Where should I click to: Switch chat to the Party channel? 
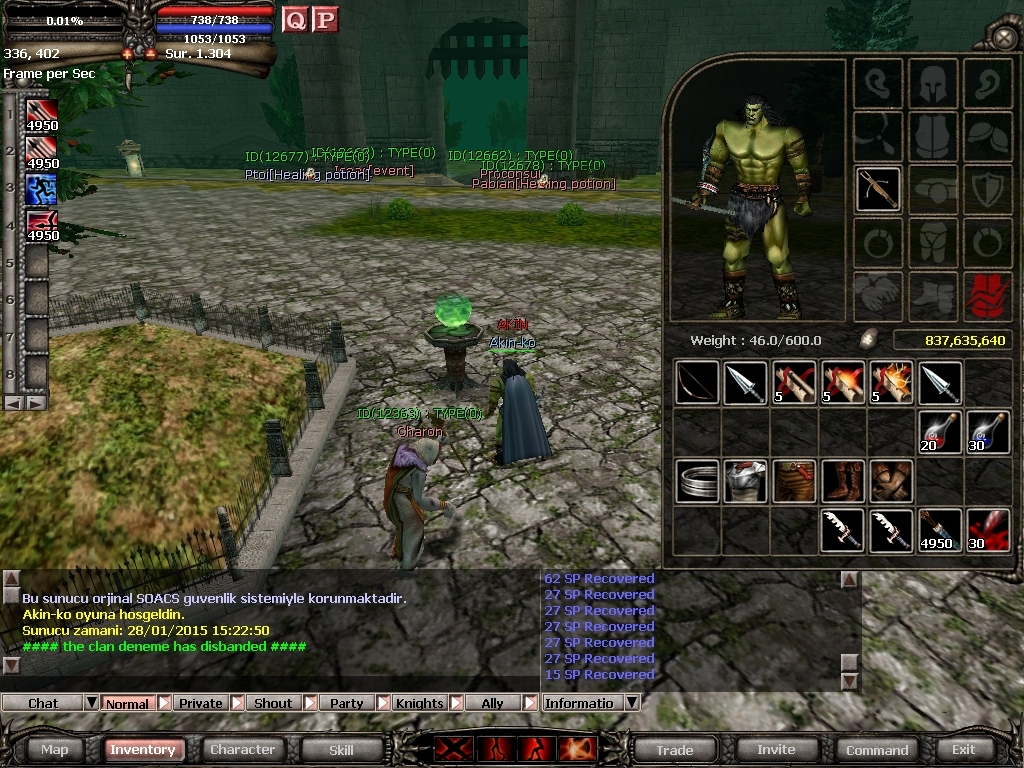click(x=347, y=703)
